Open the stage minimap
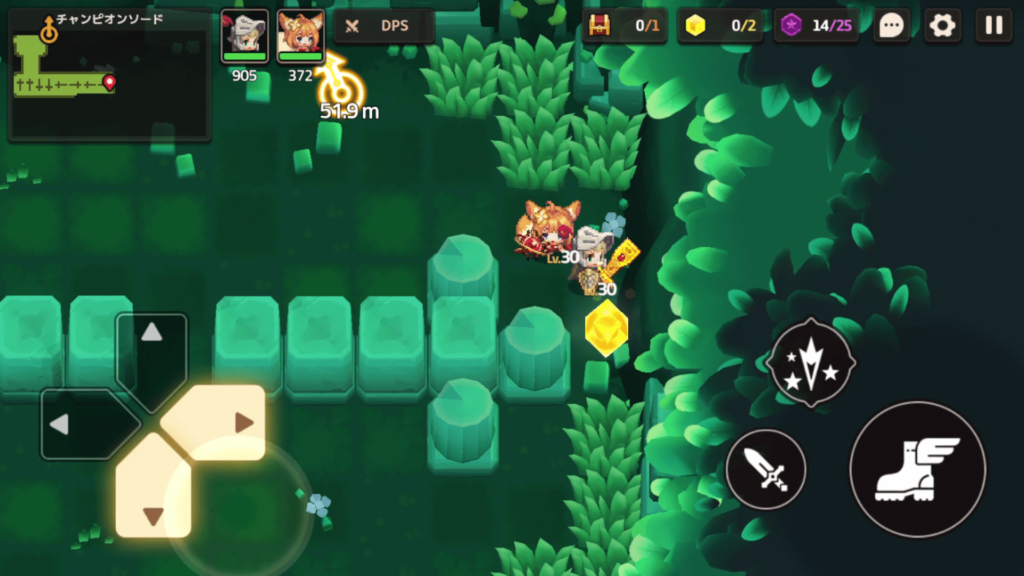Viewport: 1024px width, 576px height. [x=109, y=76]
